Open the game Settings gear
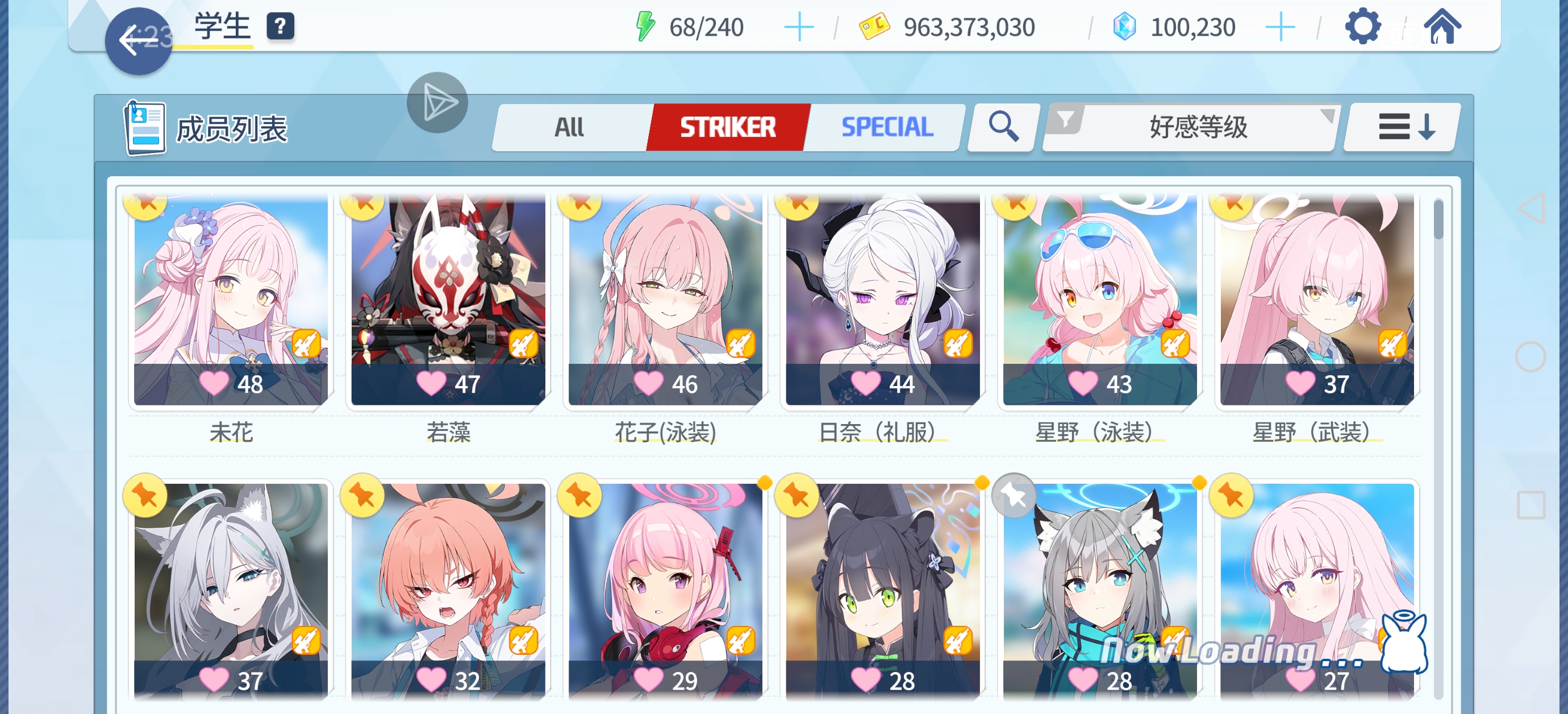This screenshot has height=714, width=1568. pos(1363,26)
